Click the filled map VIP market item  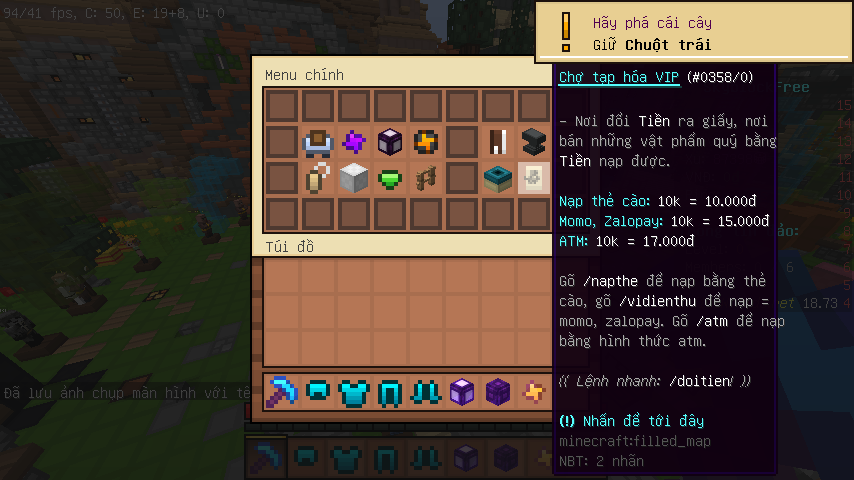[534, 178]
